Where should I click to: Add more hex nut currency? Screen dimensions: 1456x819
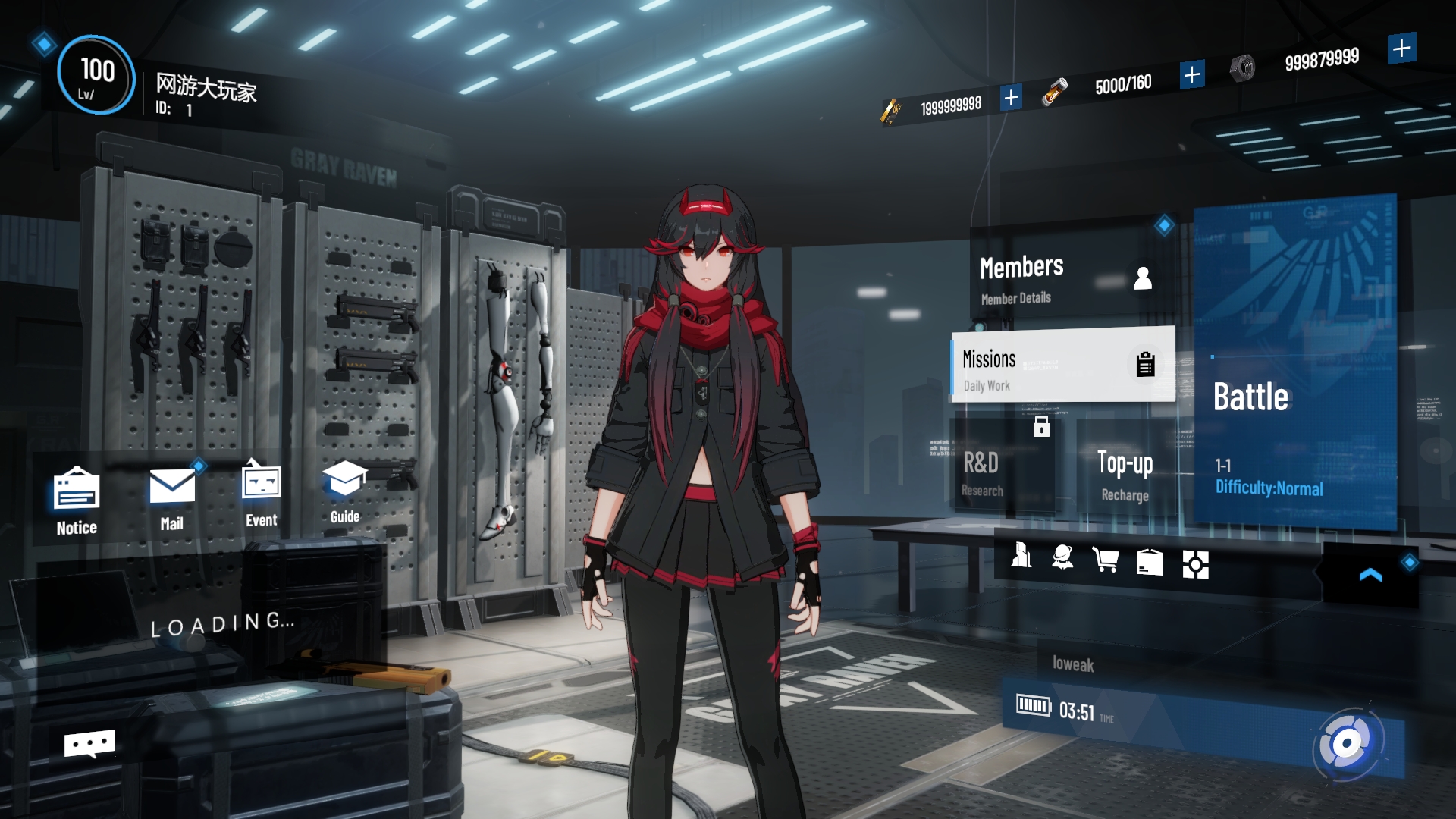1401,49
